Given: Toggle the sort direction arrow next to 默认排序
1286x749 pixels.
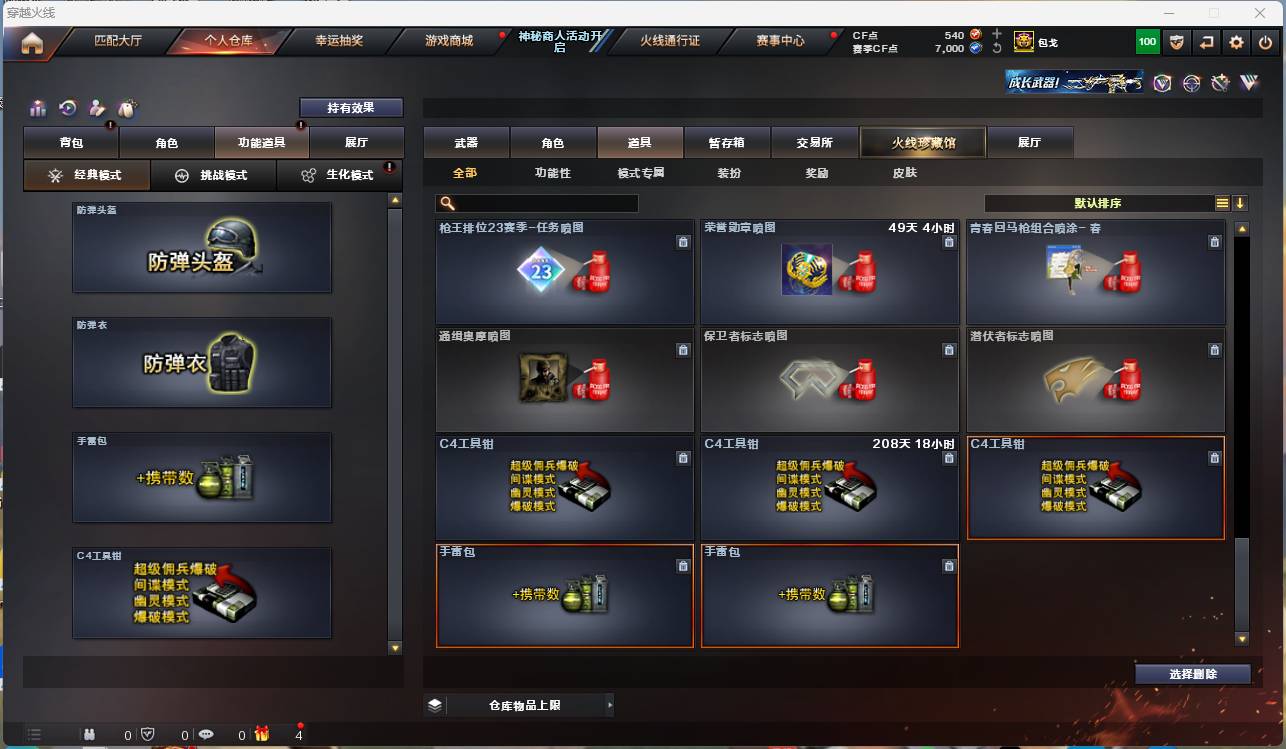Looking at the screenshot, I should point(1239,202).
